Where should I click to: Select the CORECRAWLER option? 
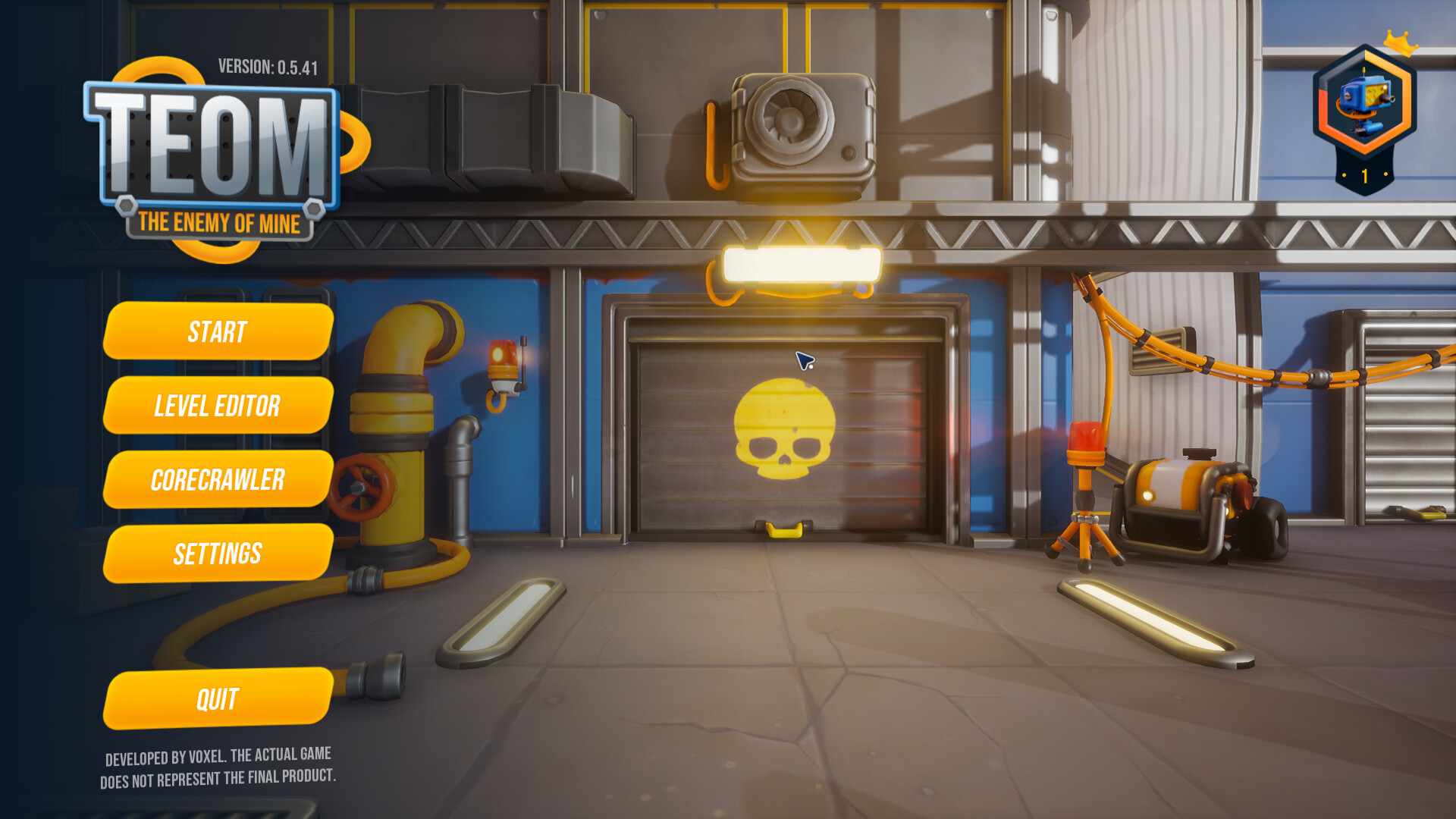coord(218,479)
